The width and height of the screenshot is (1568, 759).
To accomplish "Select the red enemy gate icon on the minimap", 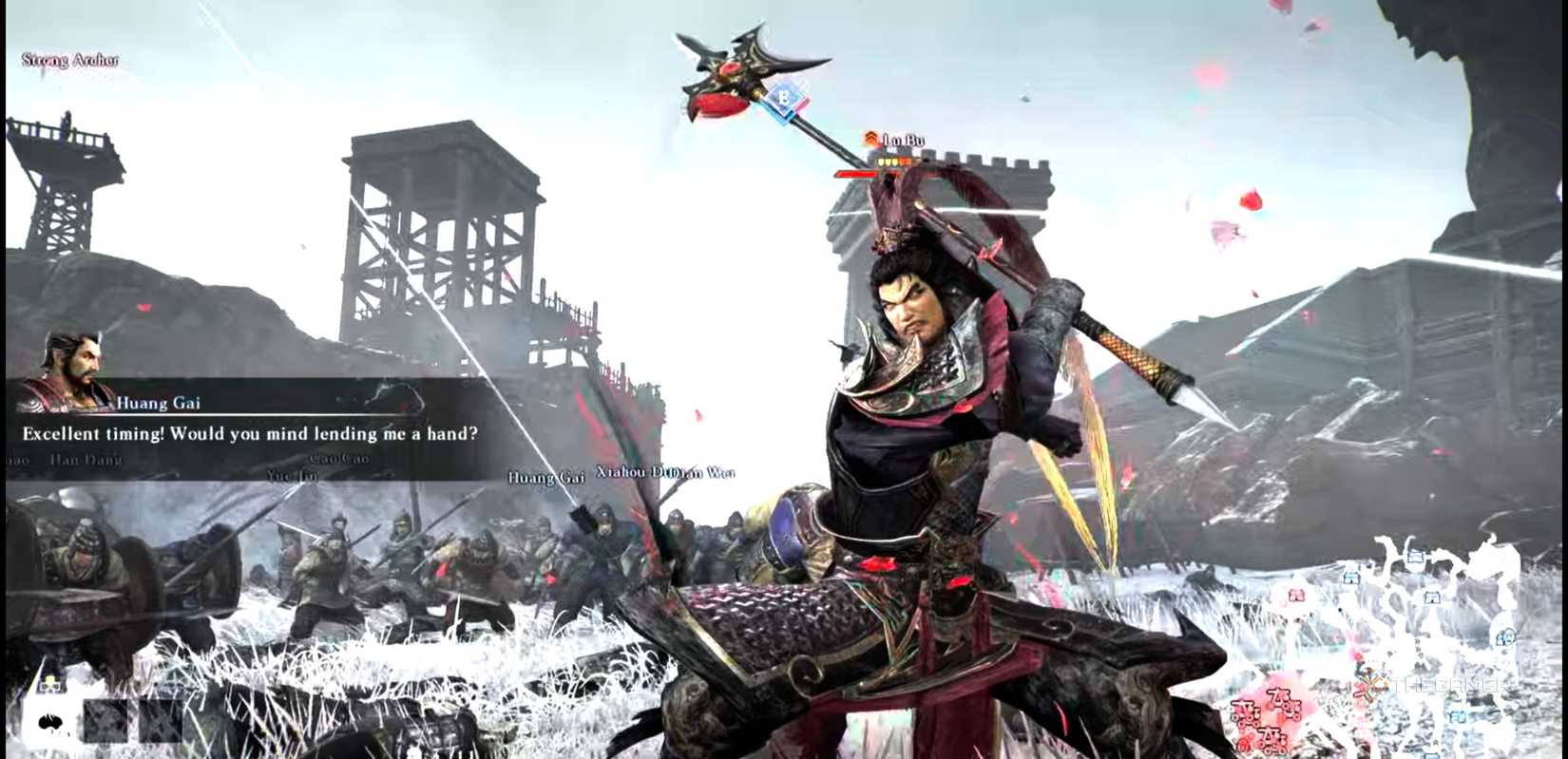I will pos(1296,595).
